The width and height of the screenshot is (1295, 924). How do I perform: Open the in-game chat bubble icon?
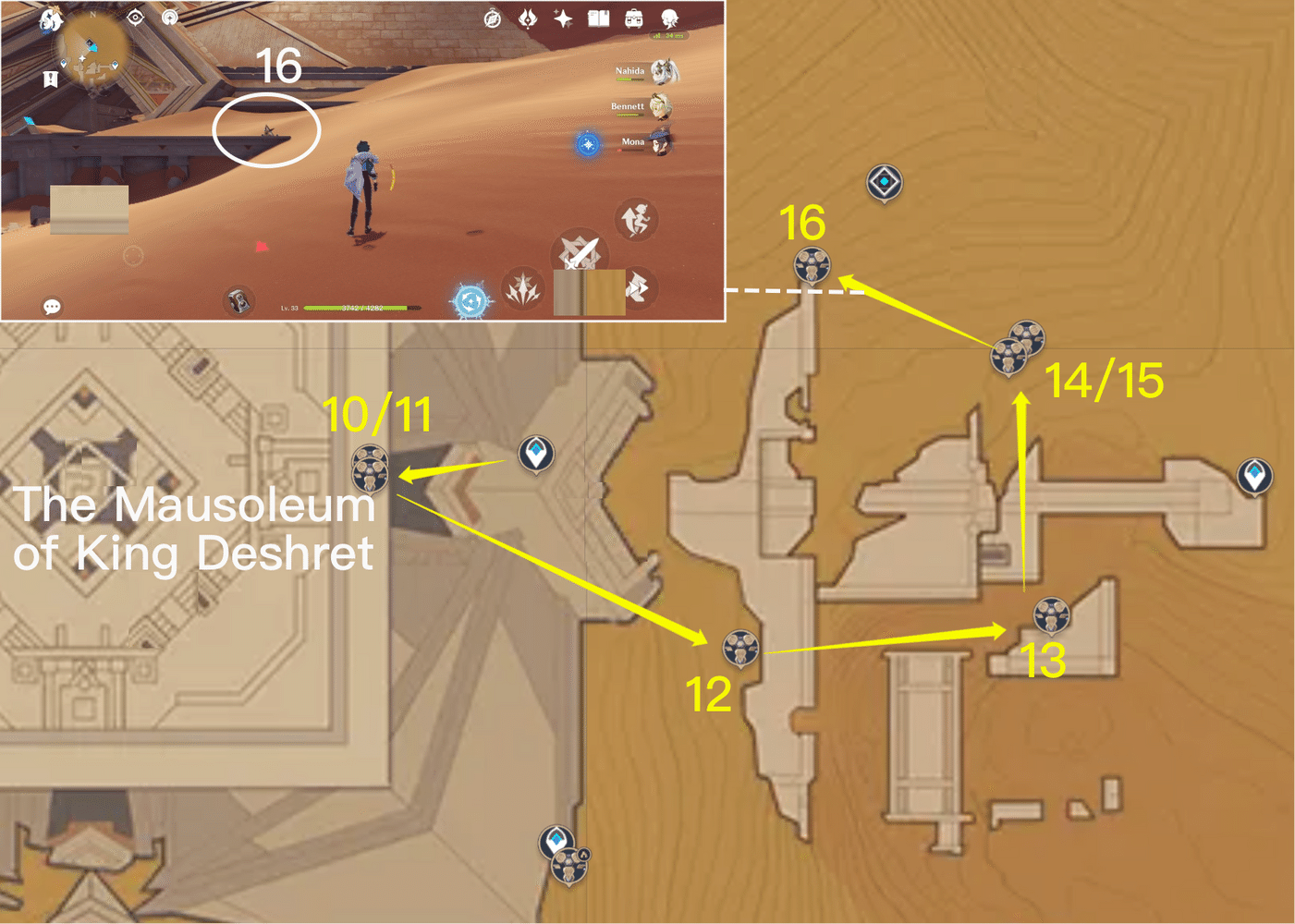pyautogui.click(x=53, y=305)
